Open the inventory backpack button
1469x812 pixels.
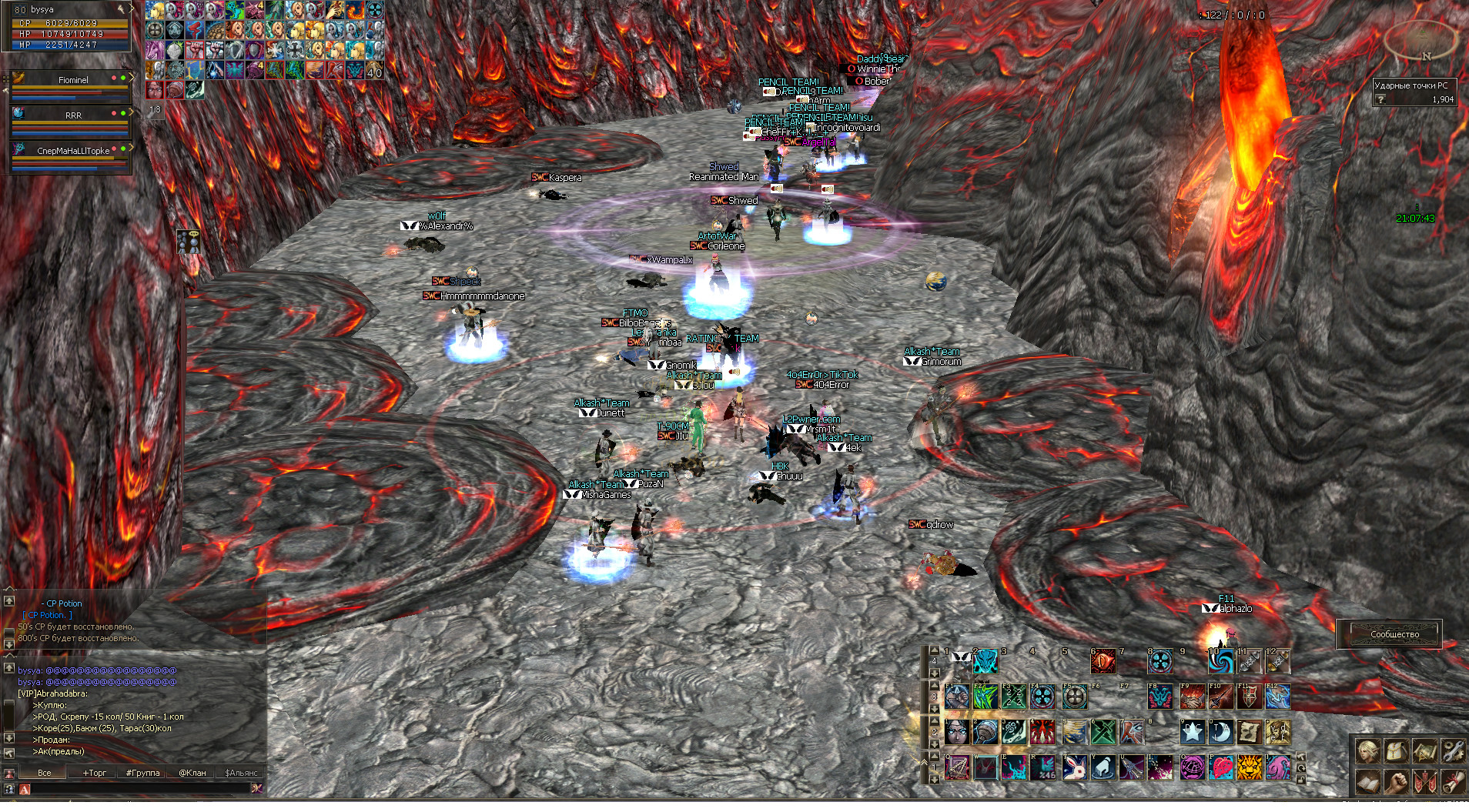(1396, 750)
